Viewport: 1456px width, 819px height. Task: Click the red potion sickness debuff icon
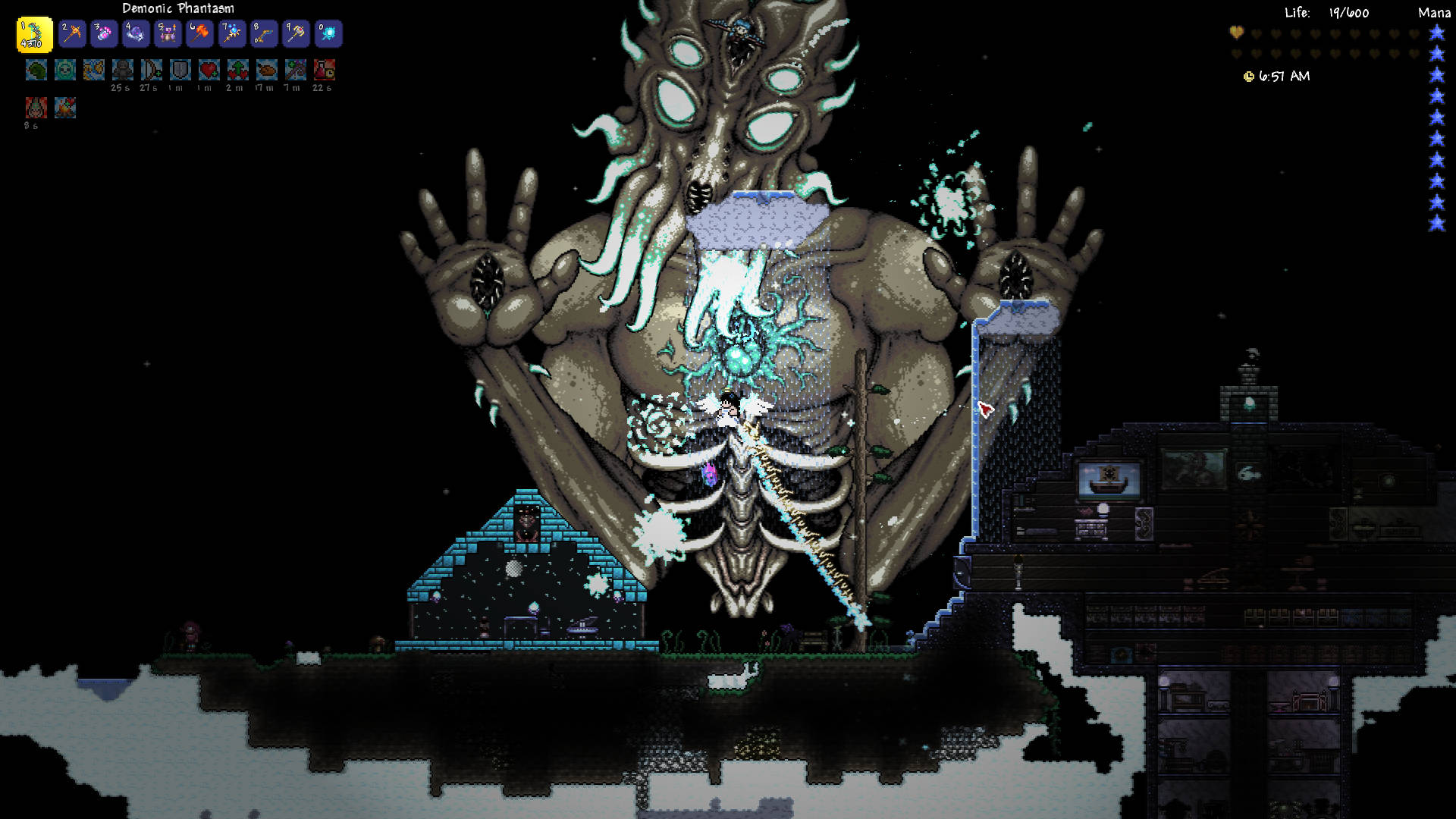point(325,71)
